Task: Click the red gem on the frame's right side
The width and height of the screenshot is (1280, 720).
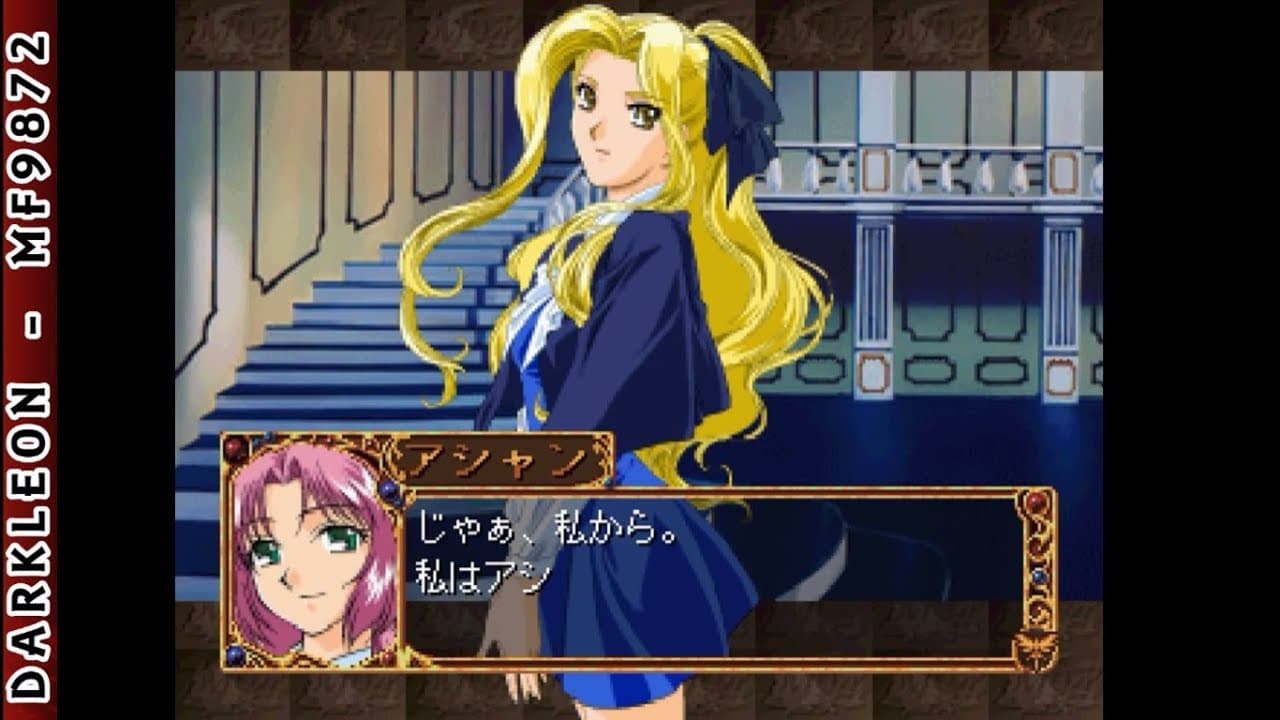Action: [1038, 503]
